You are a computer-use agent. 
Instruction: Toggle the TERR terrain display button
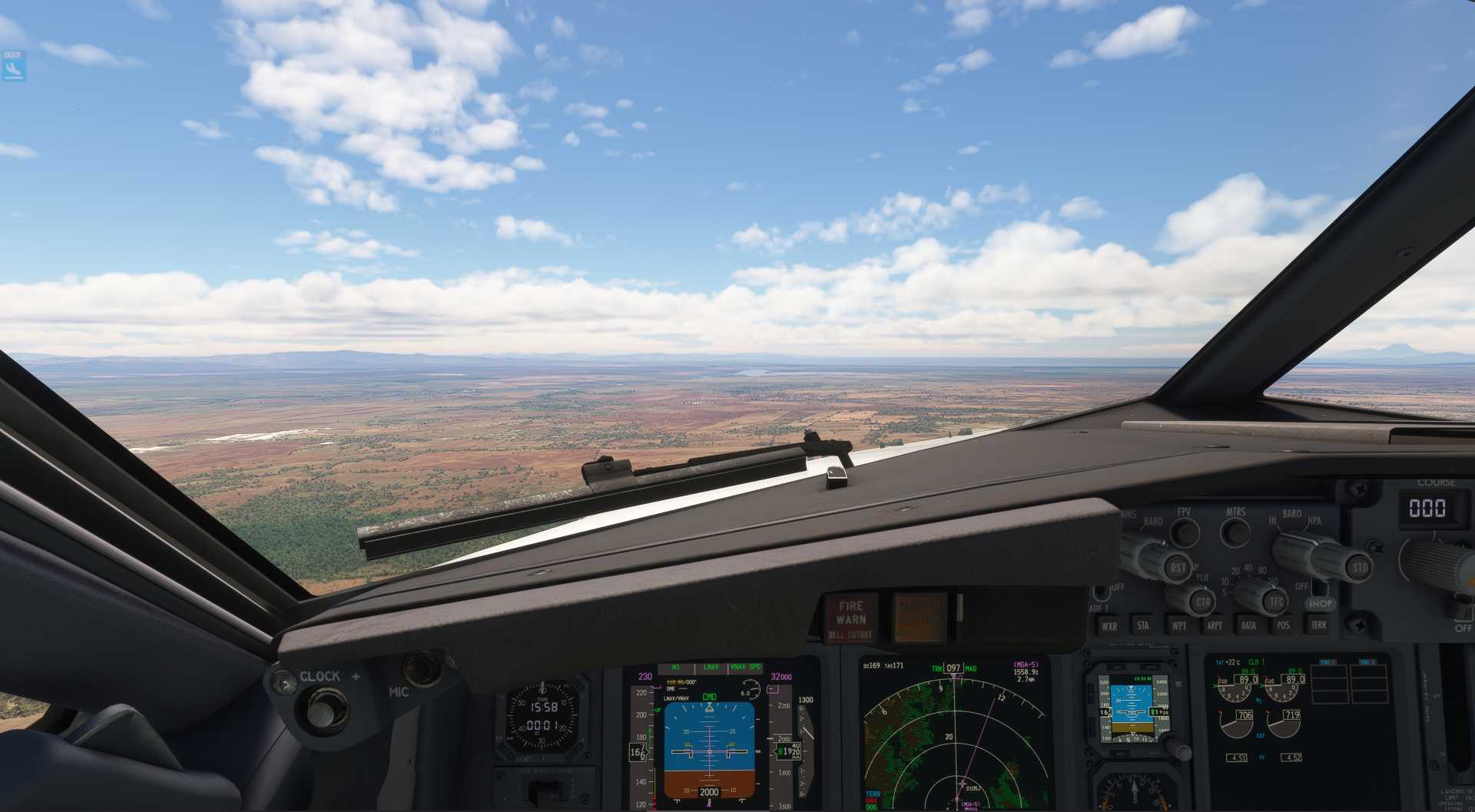tap(1318, 625)
